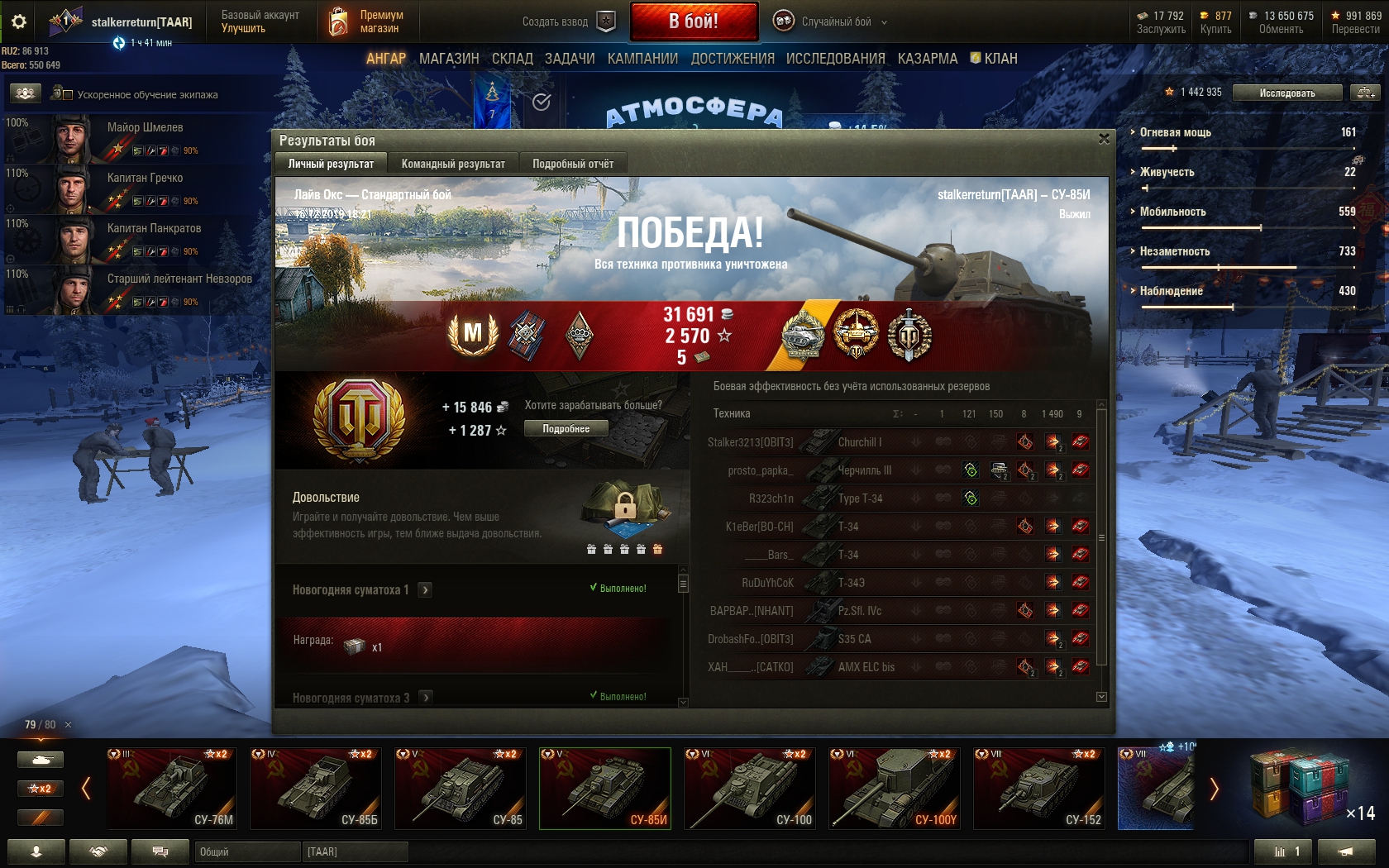
Task: Open the МАГАЗИН menu
Action: click(x=449, y=59)
